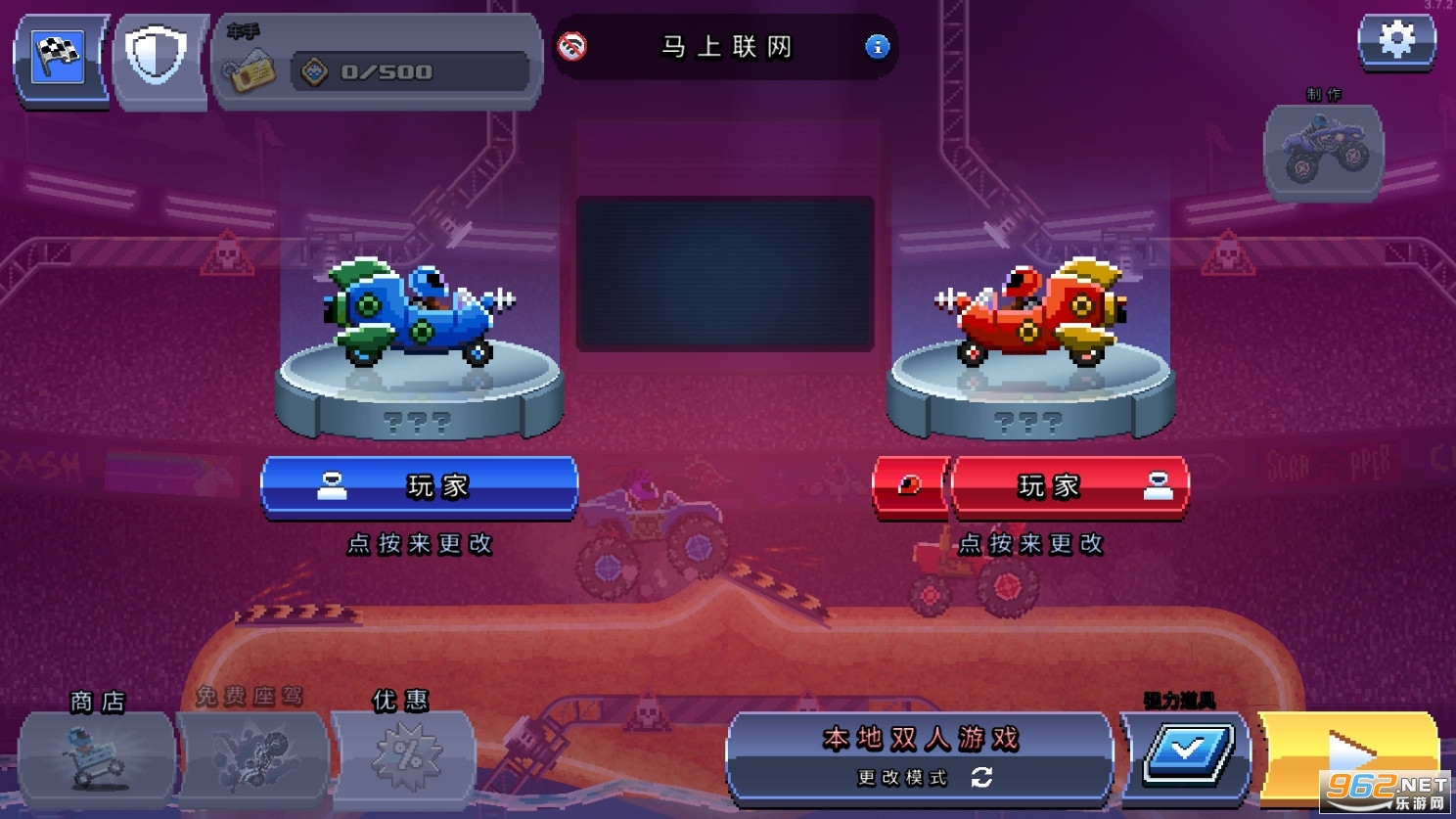Screen dimensions: 1456x819
Task: Click the shield icon button
Action: coord(158,59)
